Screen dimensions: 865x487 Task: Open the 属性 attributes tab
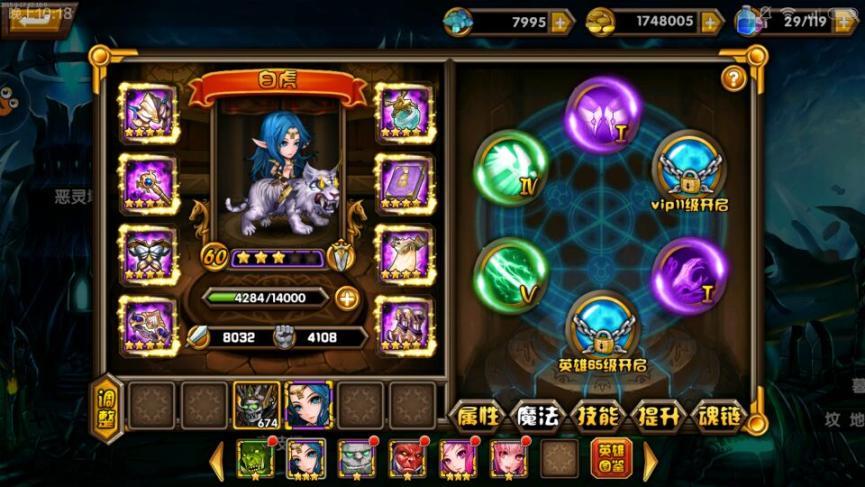(477, 416)
